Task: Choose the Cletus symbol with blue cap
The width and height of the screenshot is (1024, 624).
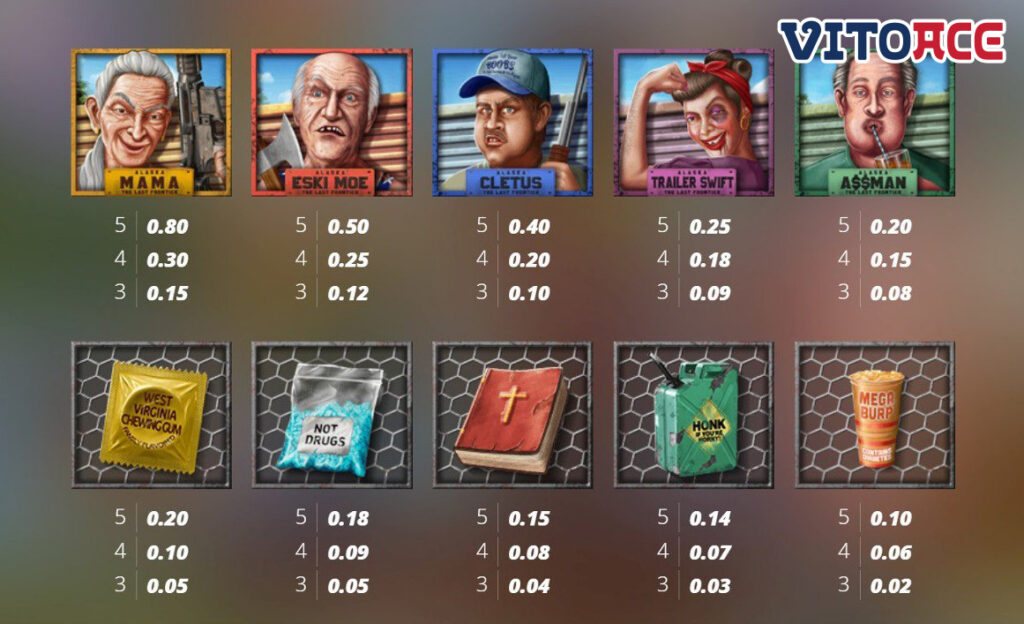Action: 512,122
